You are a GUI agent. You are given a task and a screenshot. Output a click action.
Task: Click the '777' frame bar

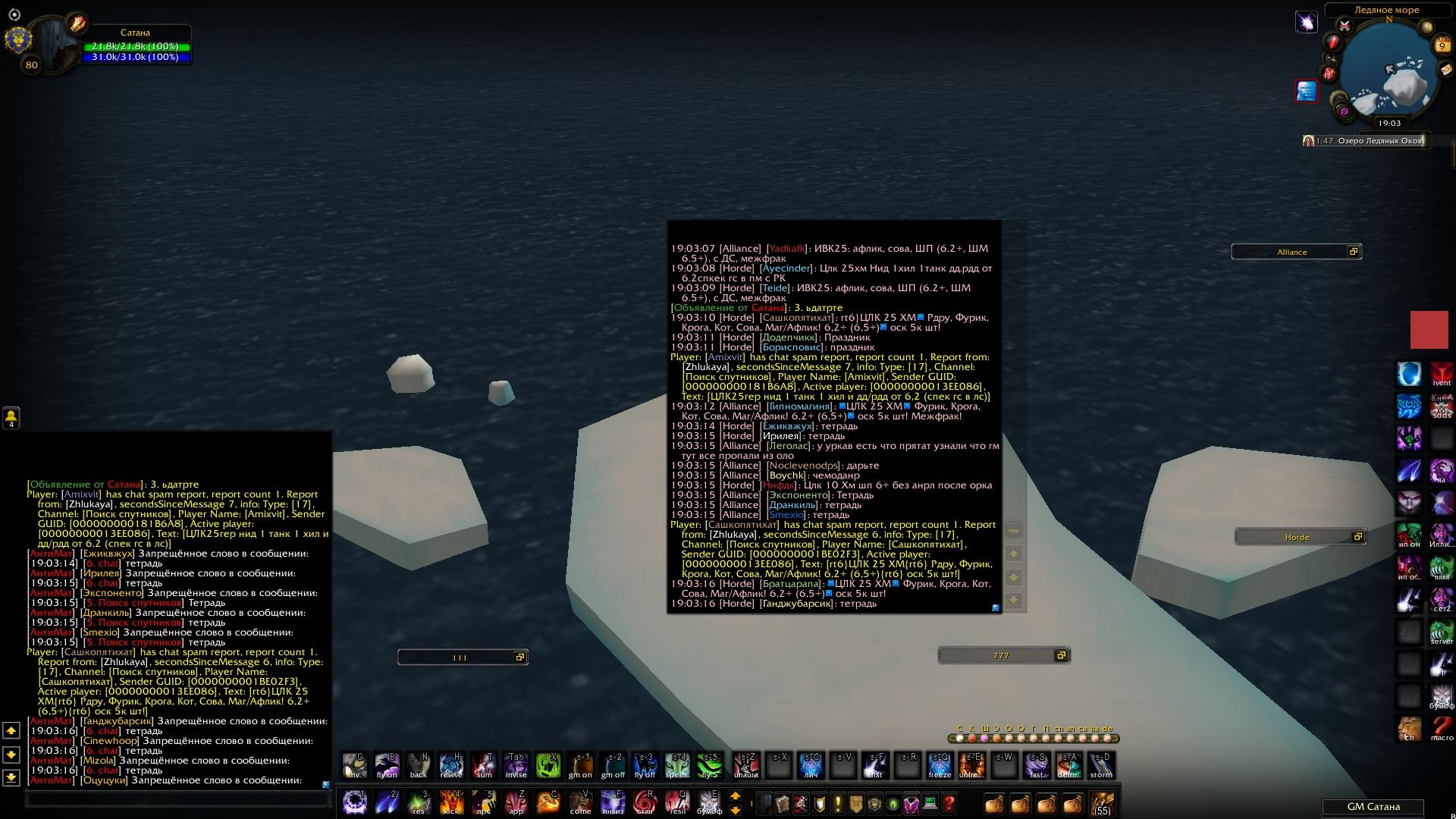(x=1001, y=655)
